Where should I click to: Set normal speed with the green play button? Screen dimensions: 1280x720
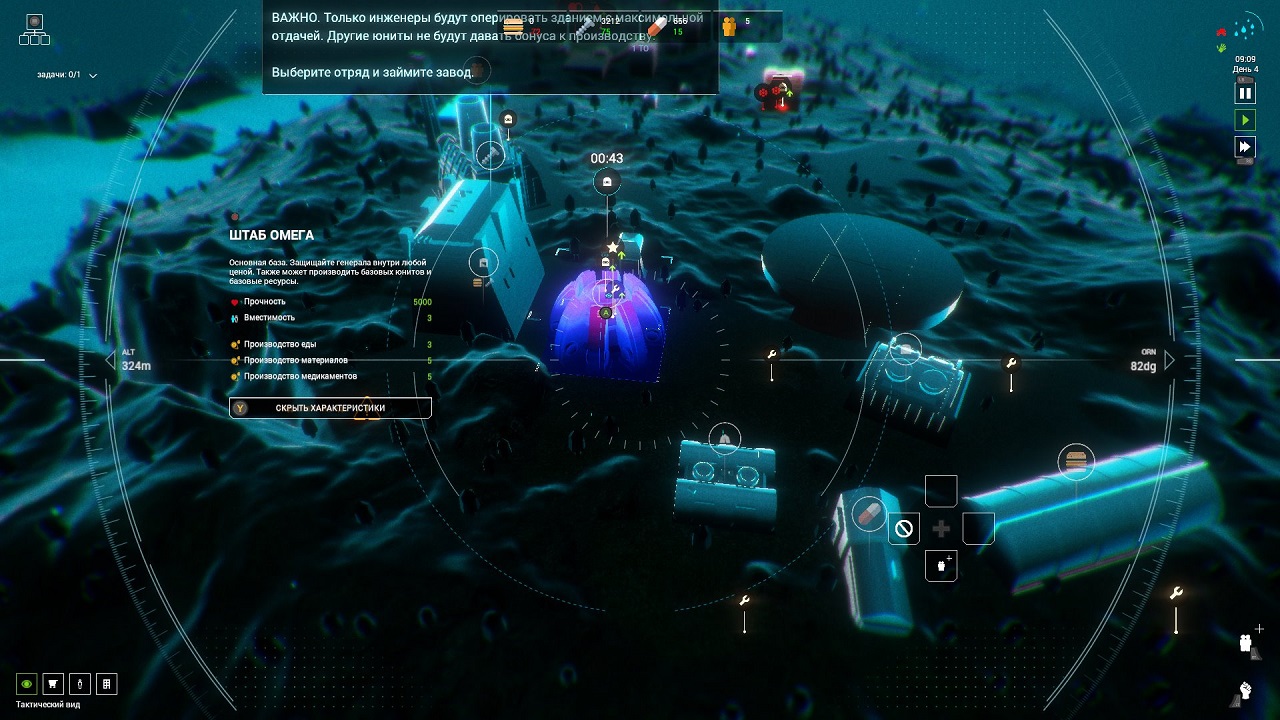[1245, 120]
